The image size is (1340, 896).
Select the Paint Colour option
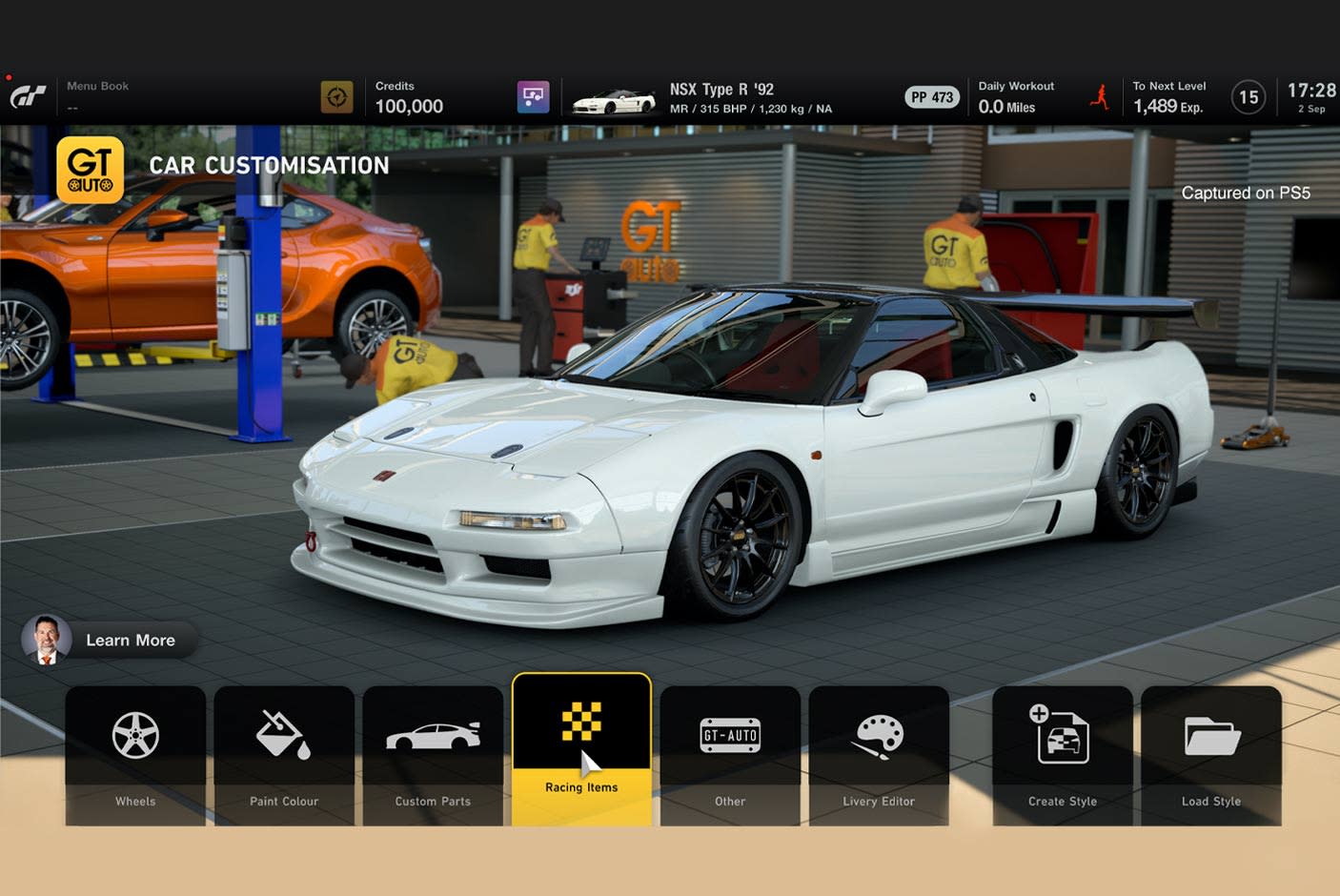pyautogui.click(x=284, y=753)
